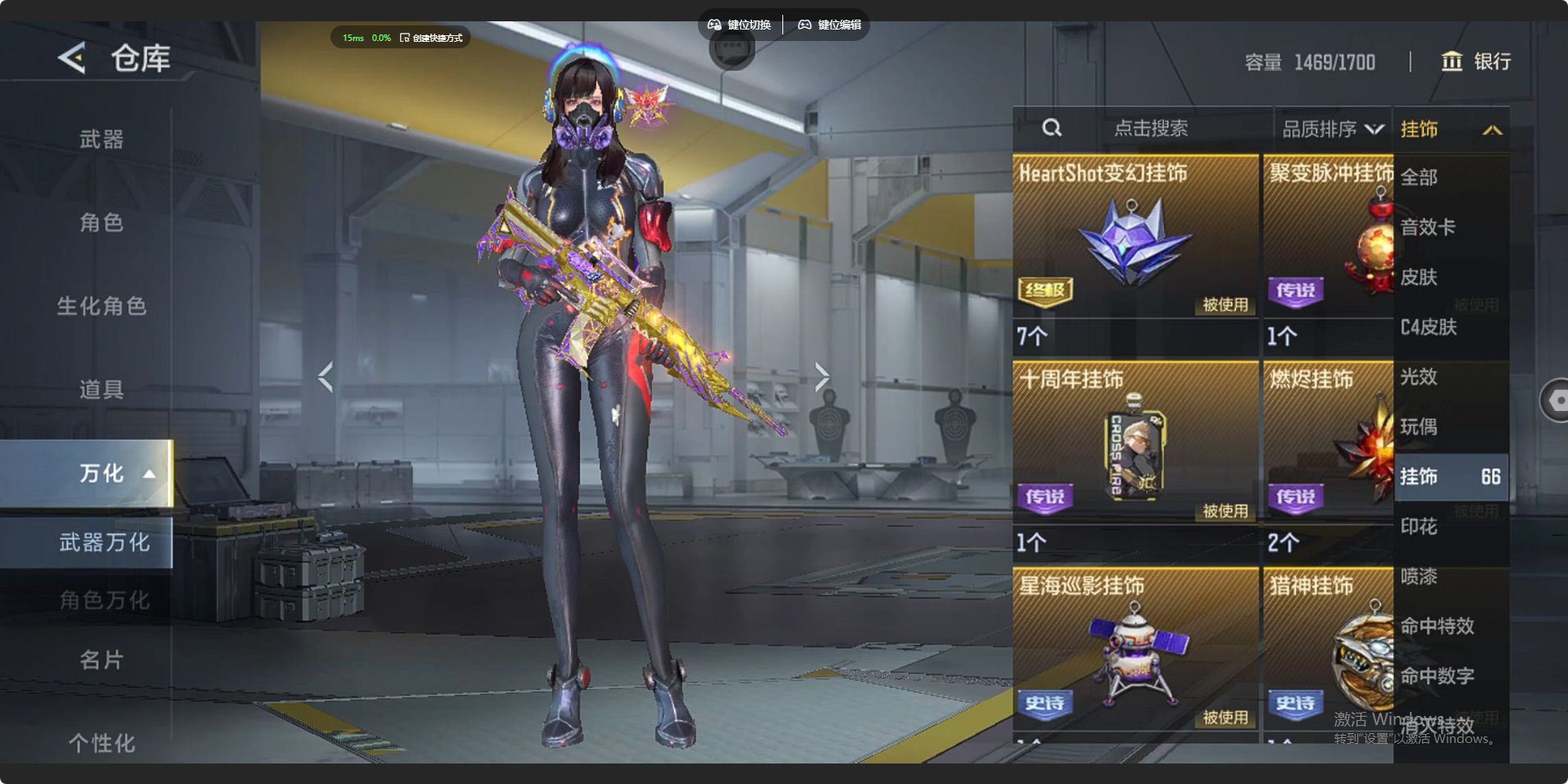Viewport: 1568px width, 784px height.
Task: Filter by 全部 in the dropdown list
Action: [x=1420, y=177]
